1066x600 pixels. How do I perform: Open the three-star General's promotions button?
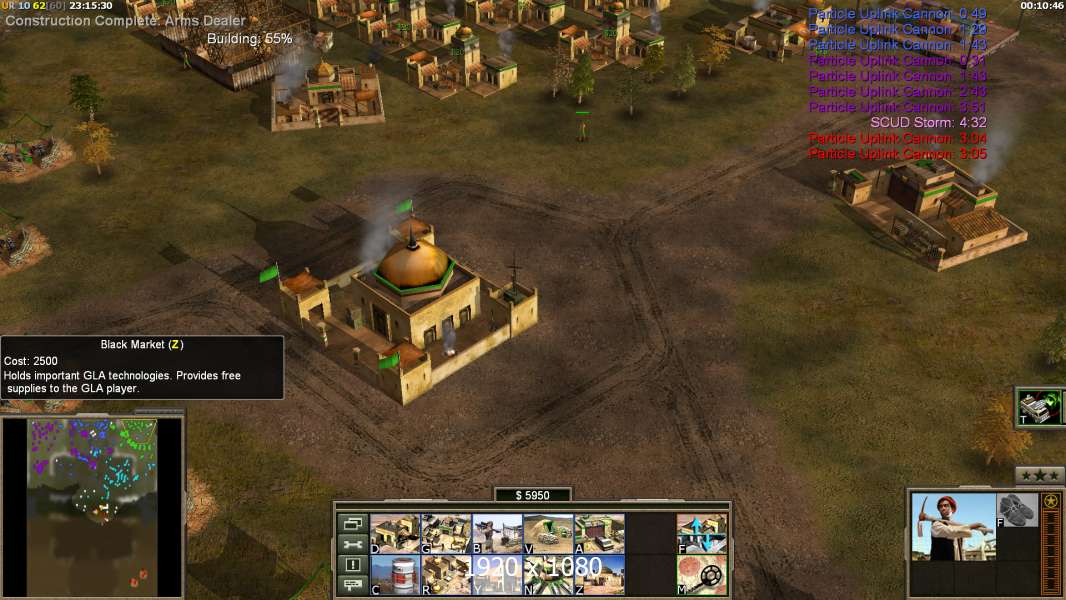coord(1040,475)
